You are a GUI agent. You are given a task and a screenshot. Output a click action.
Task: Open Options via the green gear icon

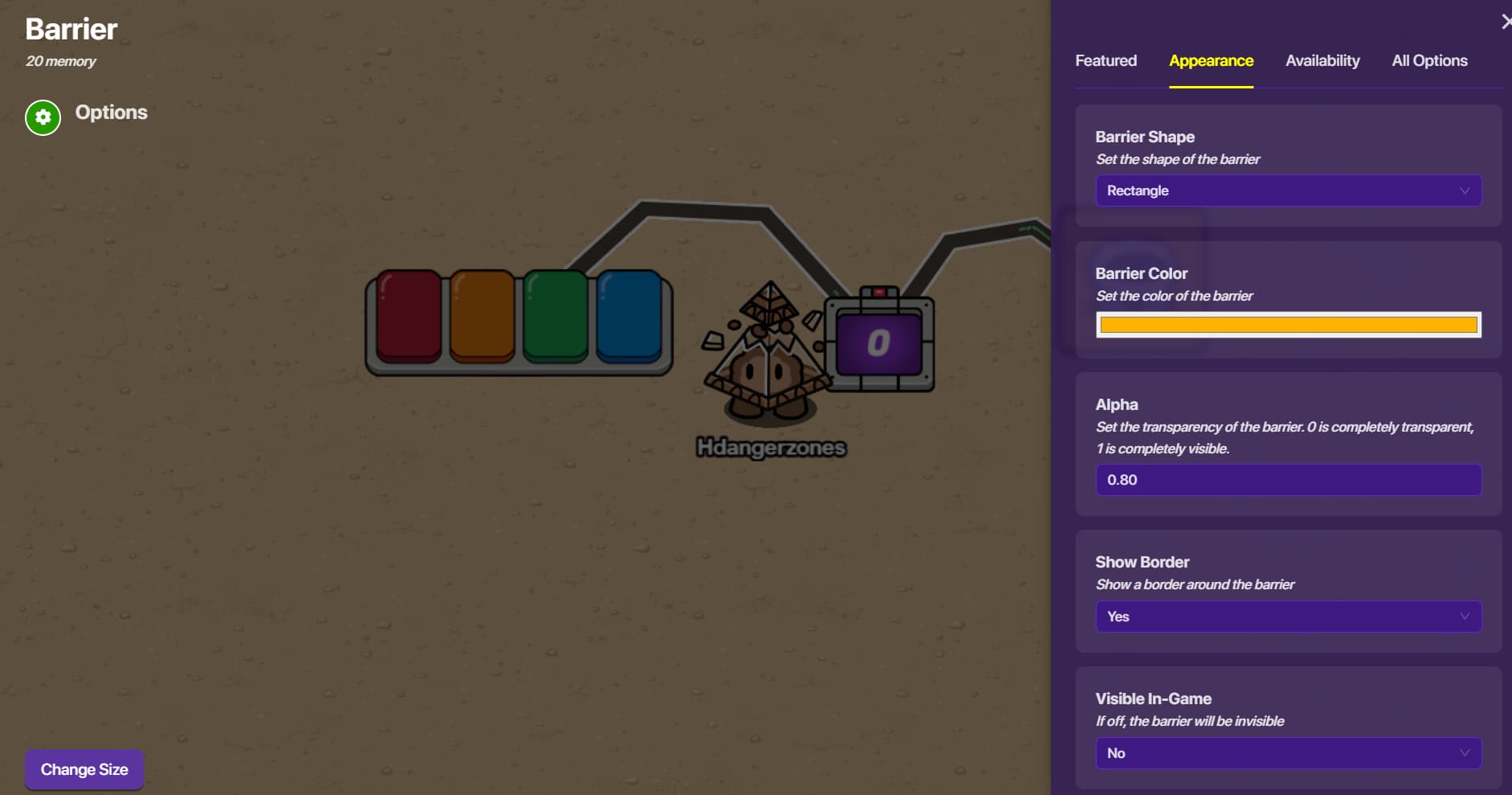[x=43, y=118]
